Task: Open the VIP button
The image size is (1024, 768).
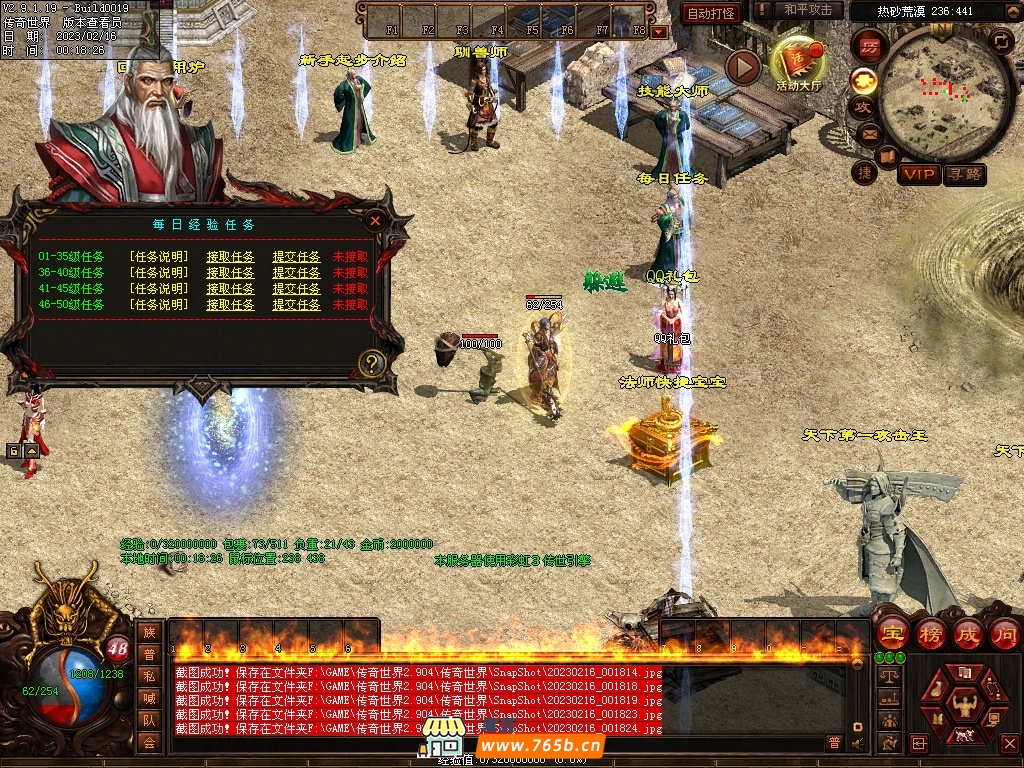Action: coord(918,175)
